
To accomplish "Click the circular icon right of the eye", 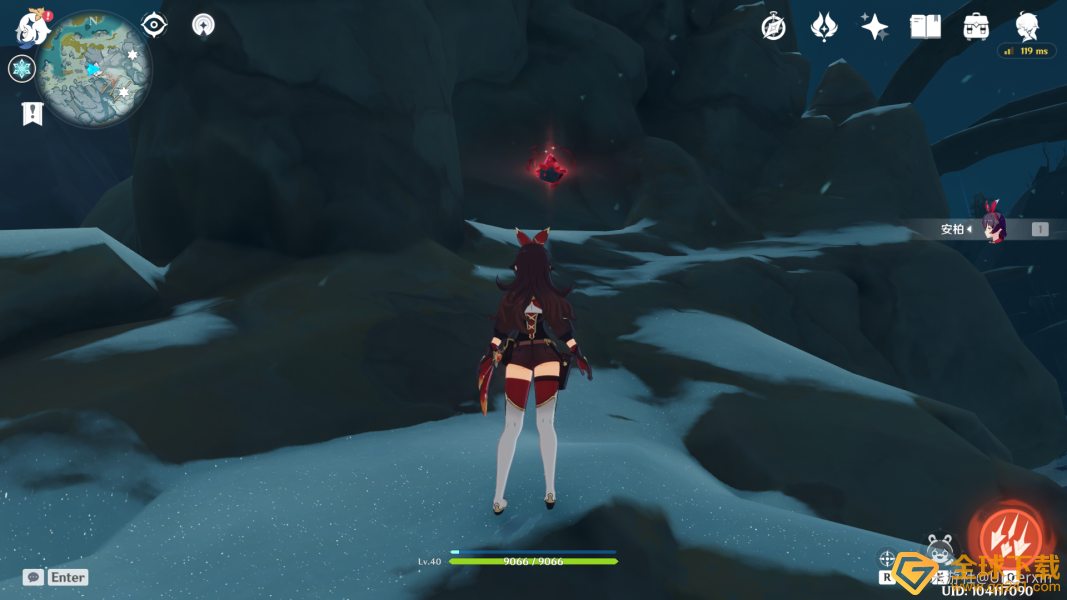I will click(x=203, y=25).
